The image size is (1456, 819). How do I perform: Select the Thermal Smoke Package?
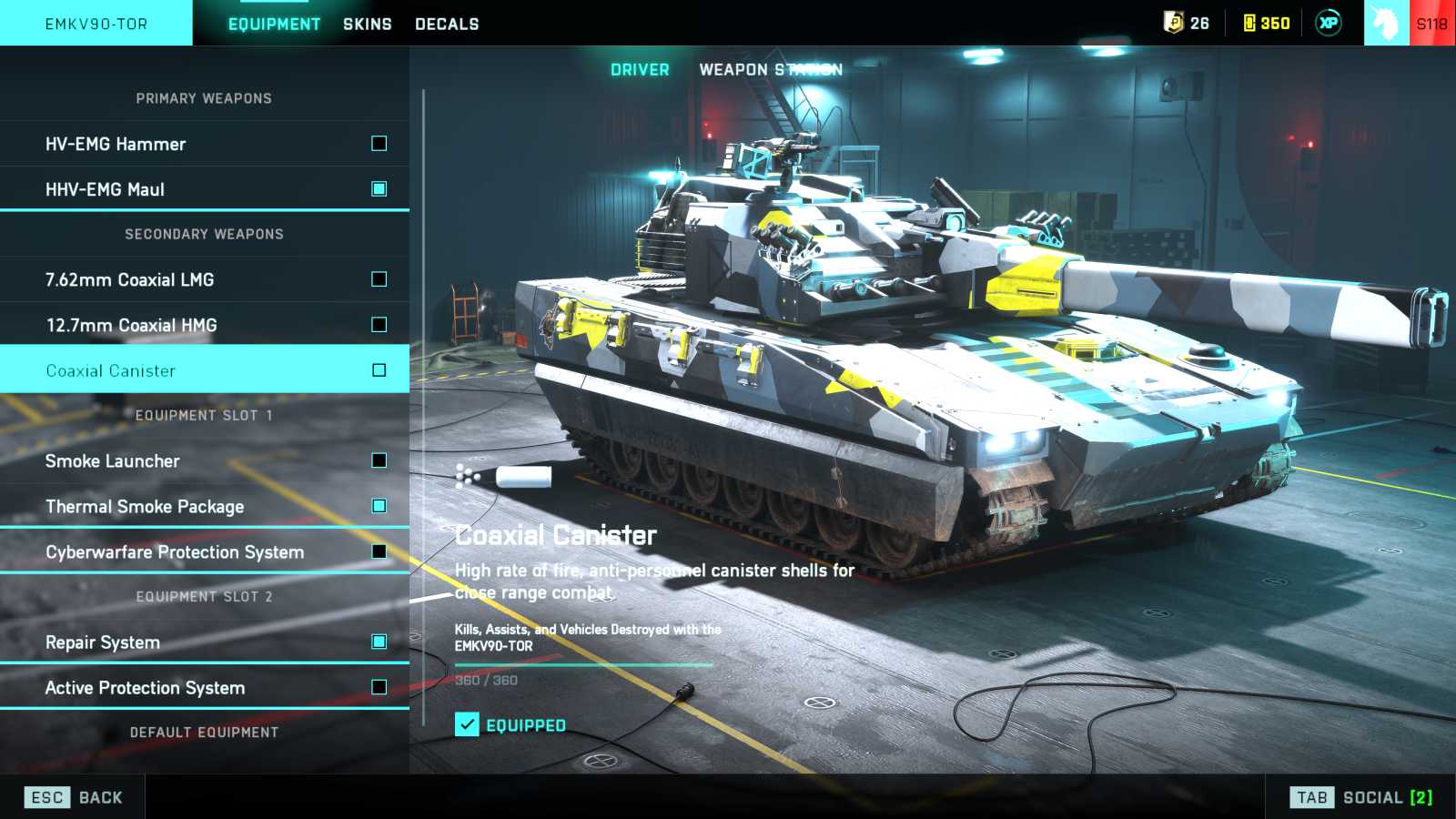click(x=205, y=506)
